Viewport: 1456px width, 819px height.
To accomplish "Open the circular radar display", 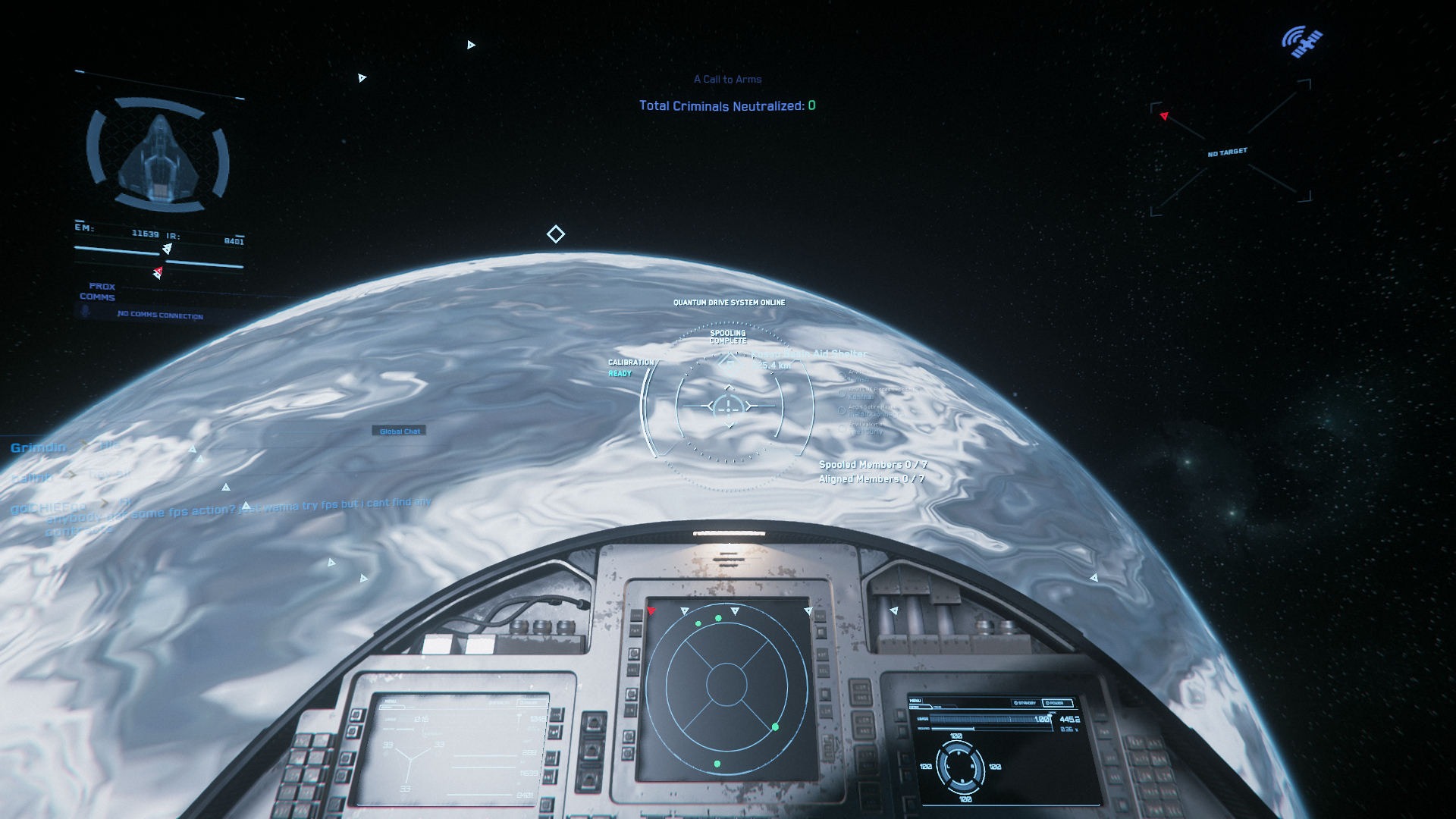I will tap(726, 685).
